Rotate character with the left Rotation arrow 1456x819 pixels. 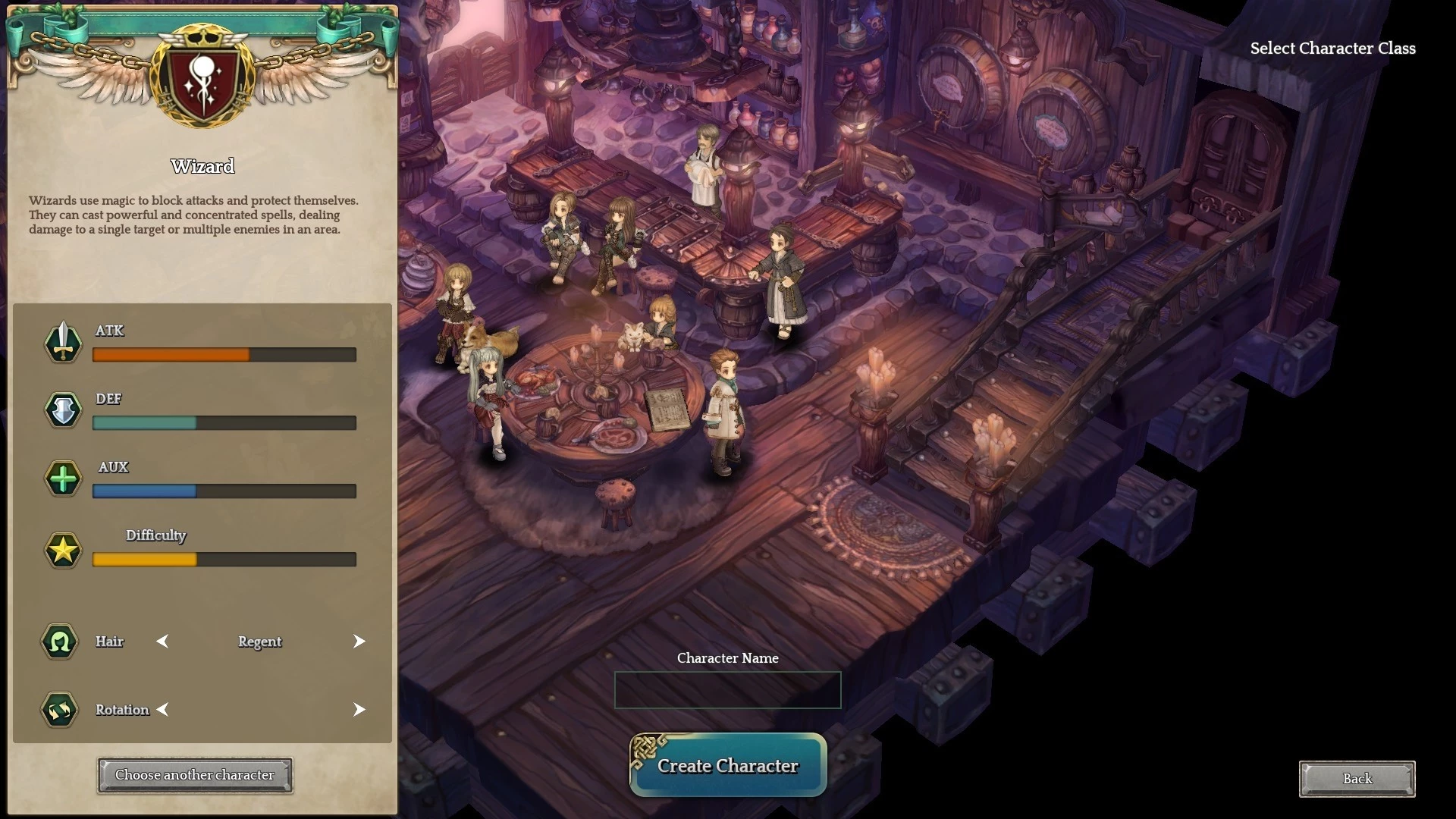pos(162,710)
